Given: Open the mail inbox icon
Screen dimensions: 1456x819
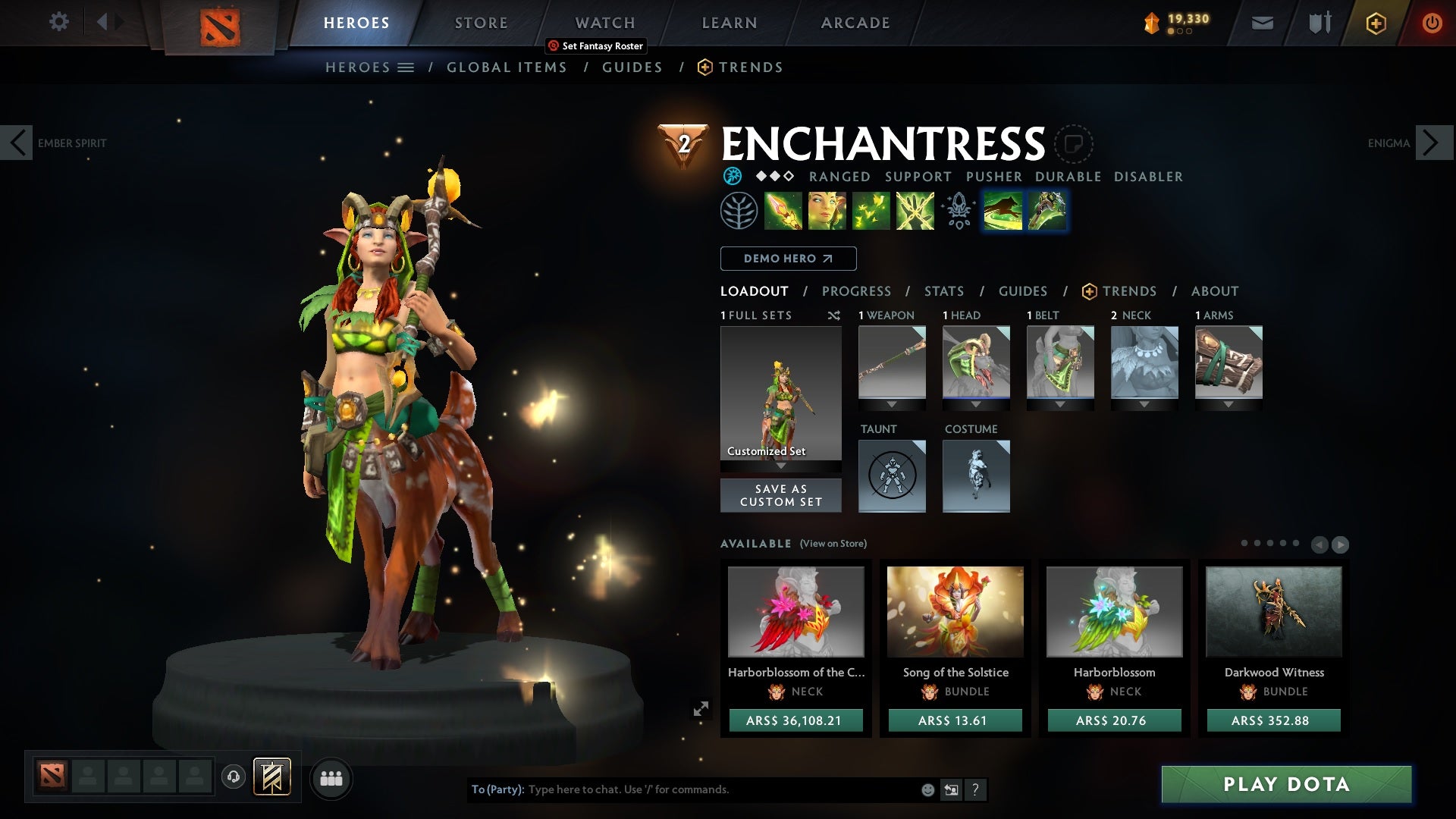Looking at the screenshot, I should (x=1262, y=23).
